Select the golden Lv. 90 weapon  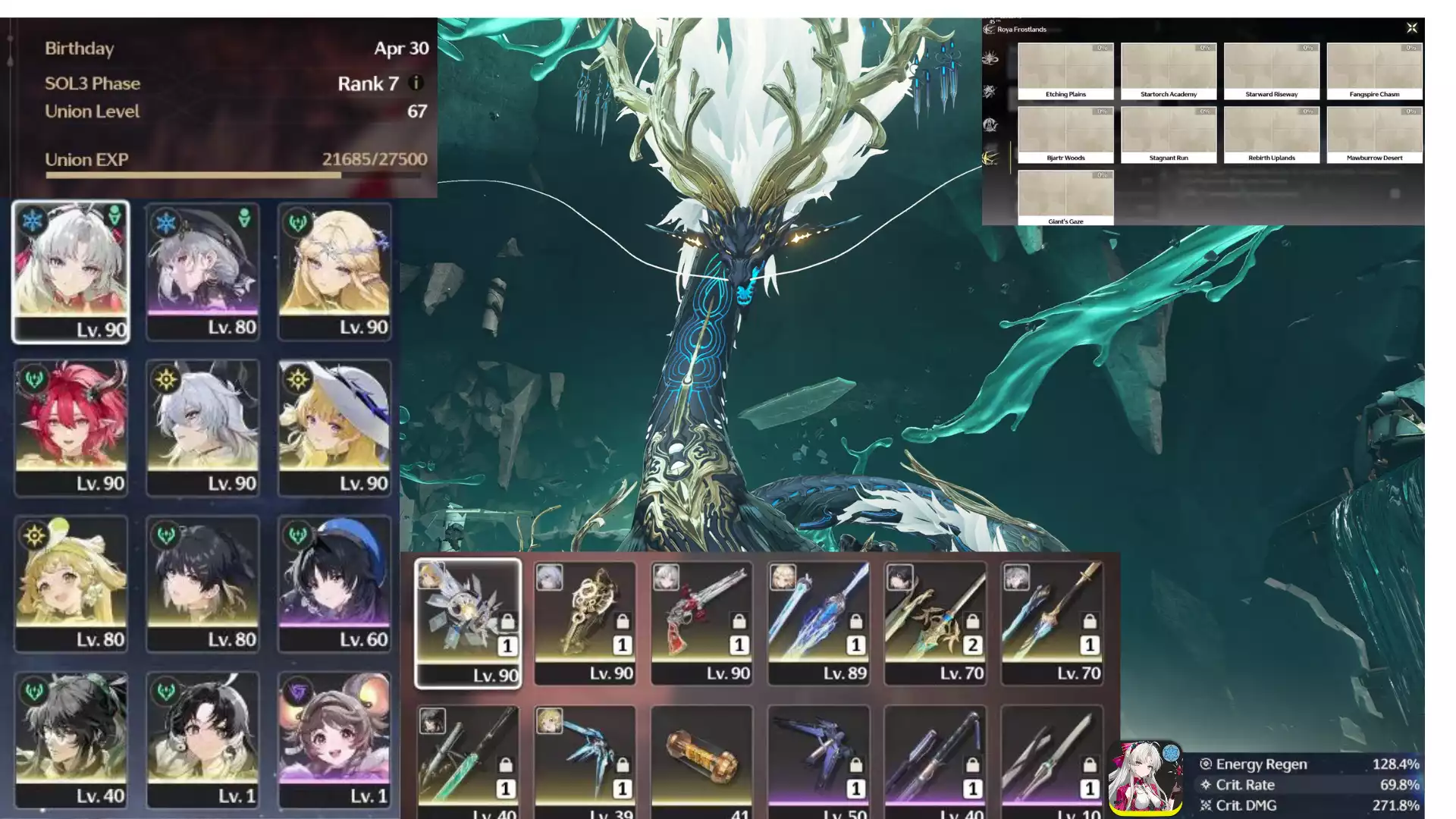(585, 623)
